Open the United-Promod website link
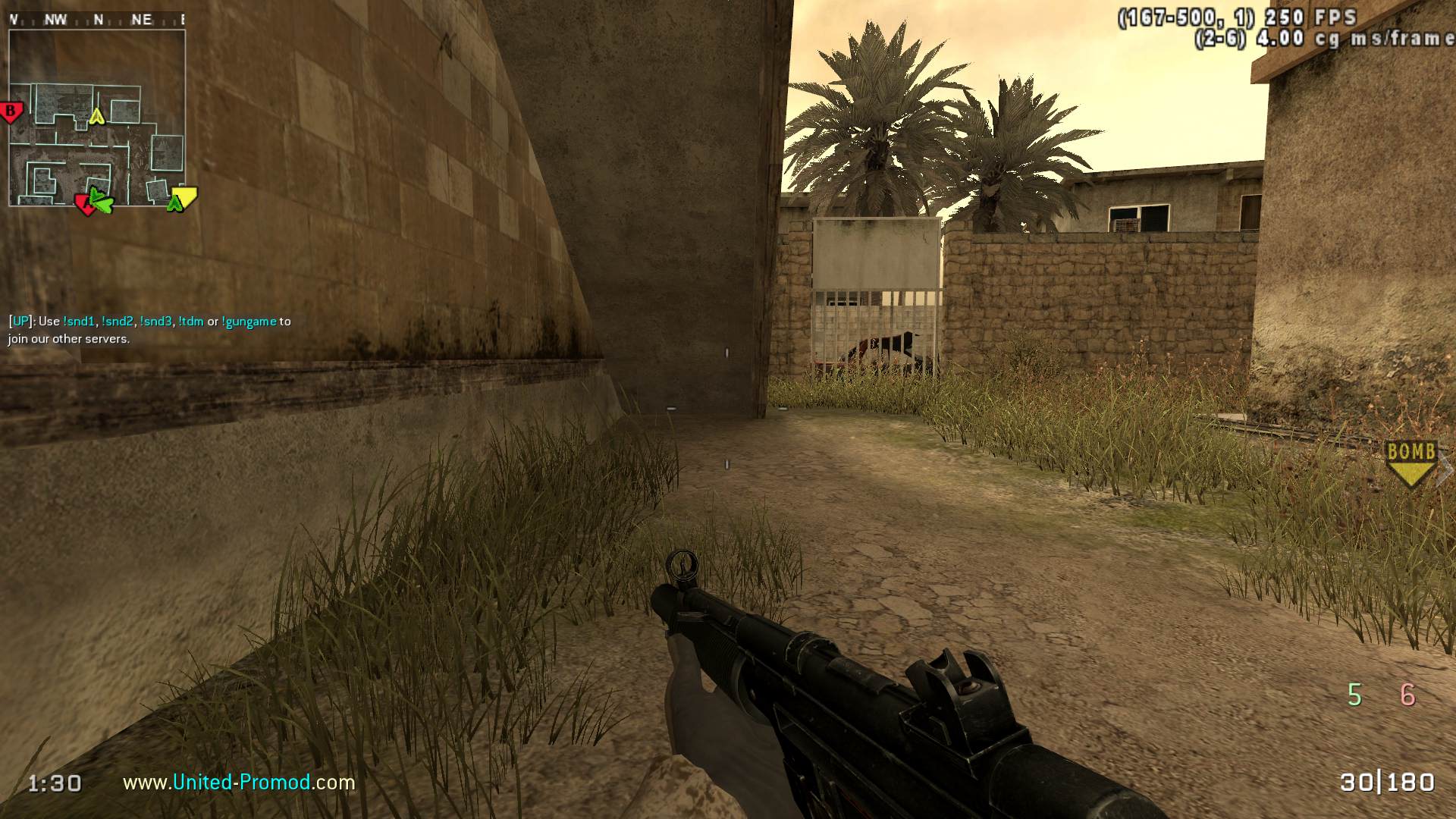The width and height of the screenshot is (1456, 819). (x=239, y=782)
